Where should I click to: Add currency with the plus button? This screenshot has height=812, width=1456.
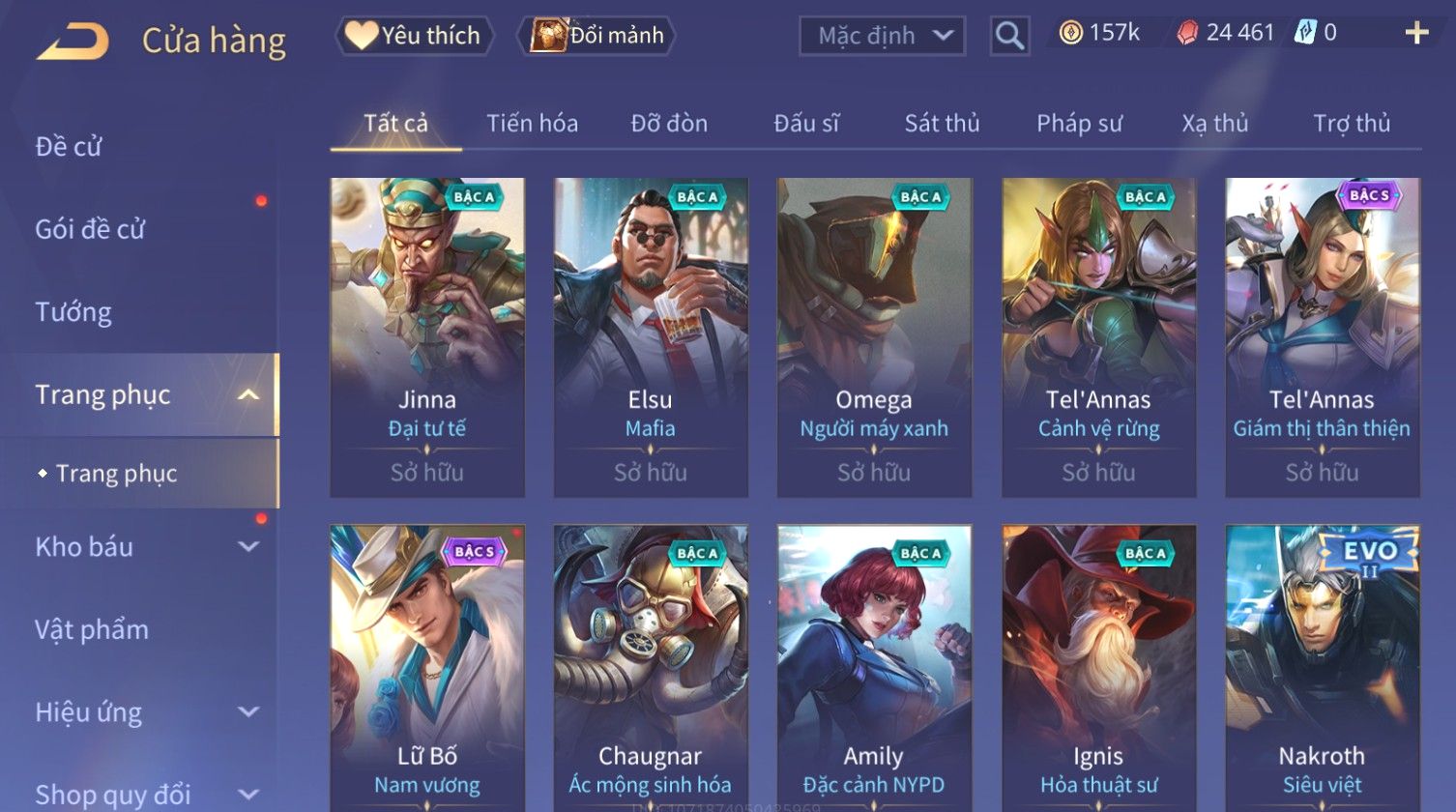tap(1416, 34)
